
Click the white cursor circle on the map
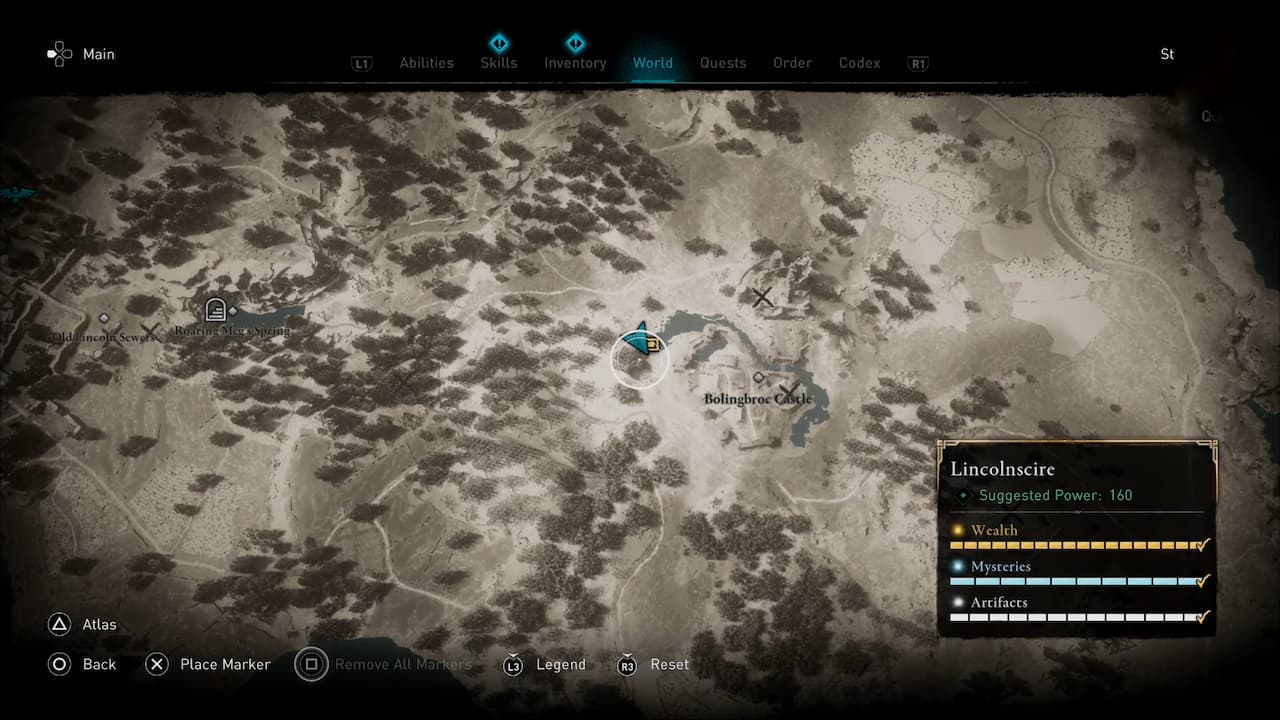(640, 358)
